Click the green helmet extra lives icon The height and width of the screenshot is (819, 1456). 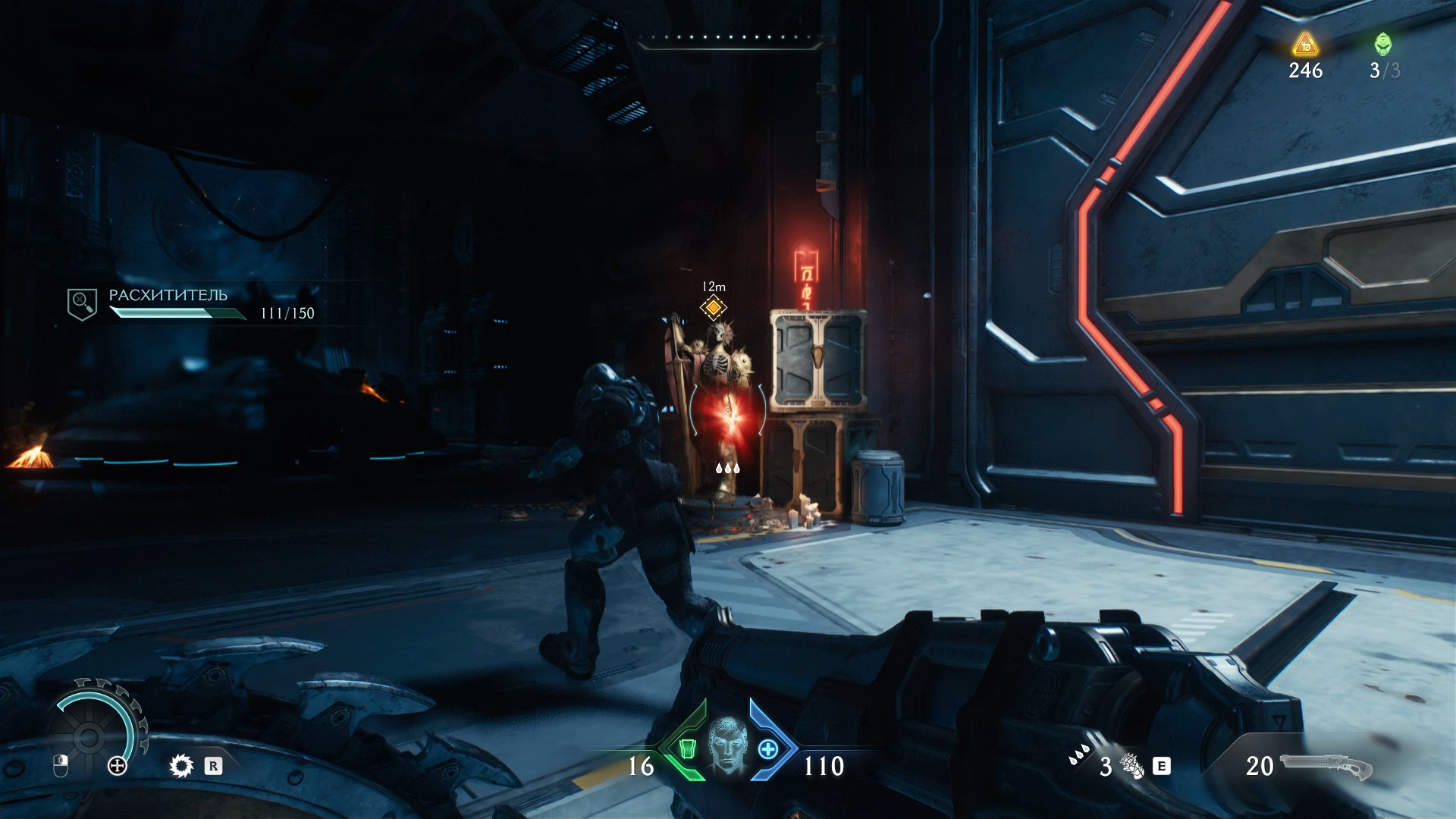[x=1383, y=44]
